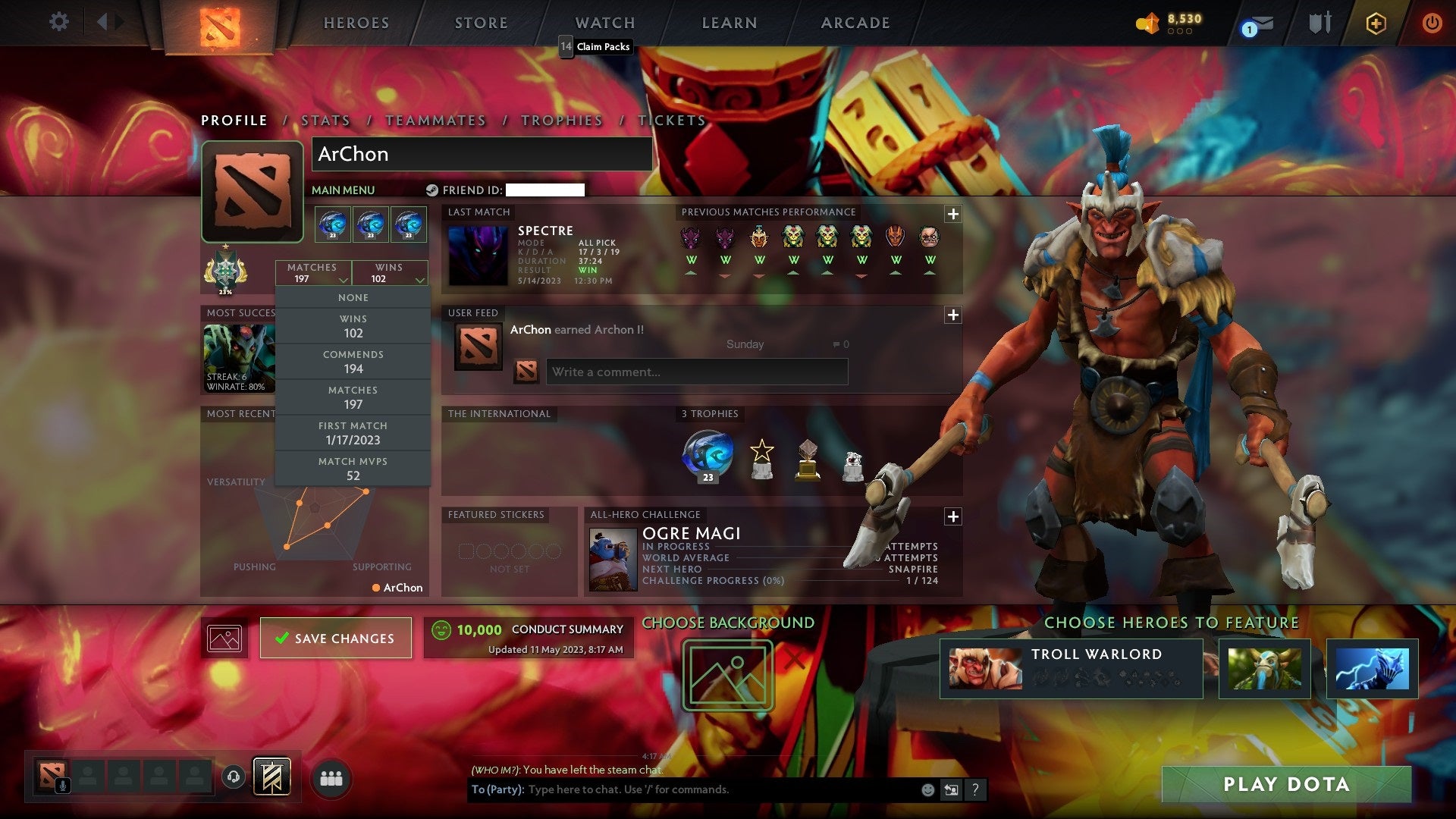Select MATCH MVPS from the stat dropdown
Screen dimensions: 1456x819
(353, 468)
